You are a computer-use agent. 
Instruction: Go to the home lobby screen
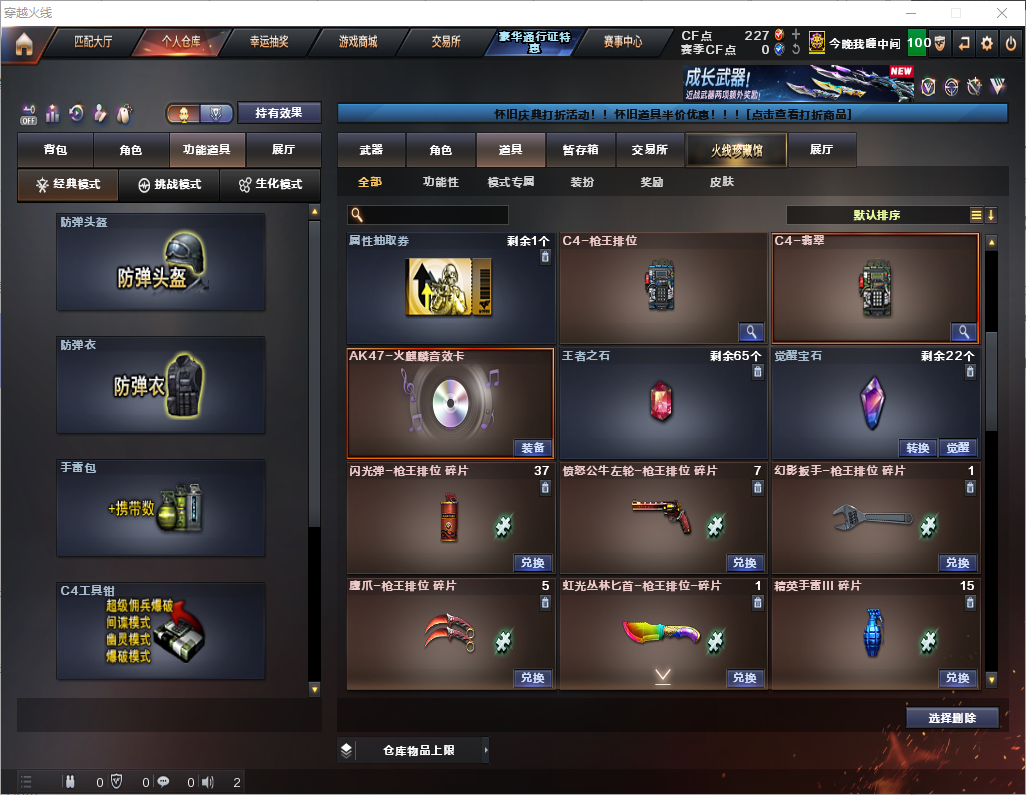click(23, 43)
